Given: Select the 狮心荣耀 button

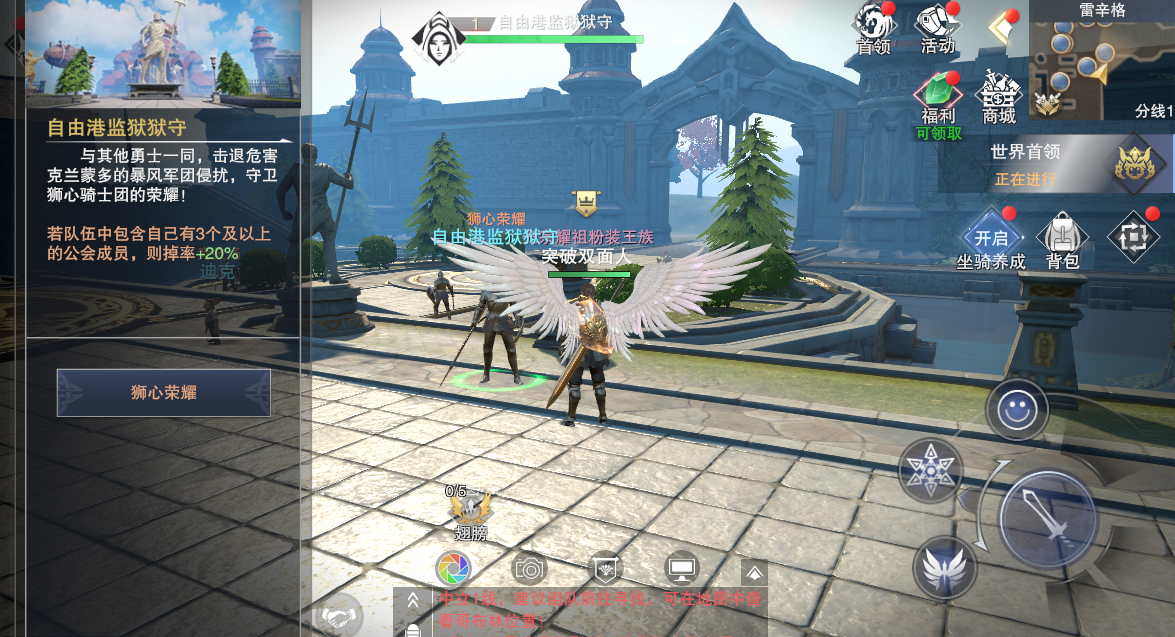Looking at the screenshot, I should point(163,393).
